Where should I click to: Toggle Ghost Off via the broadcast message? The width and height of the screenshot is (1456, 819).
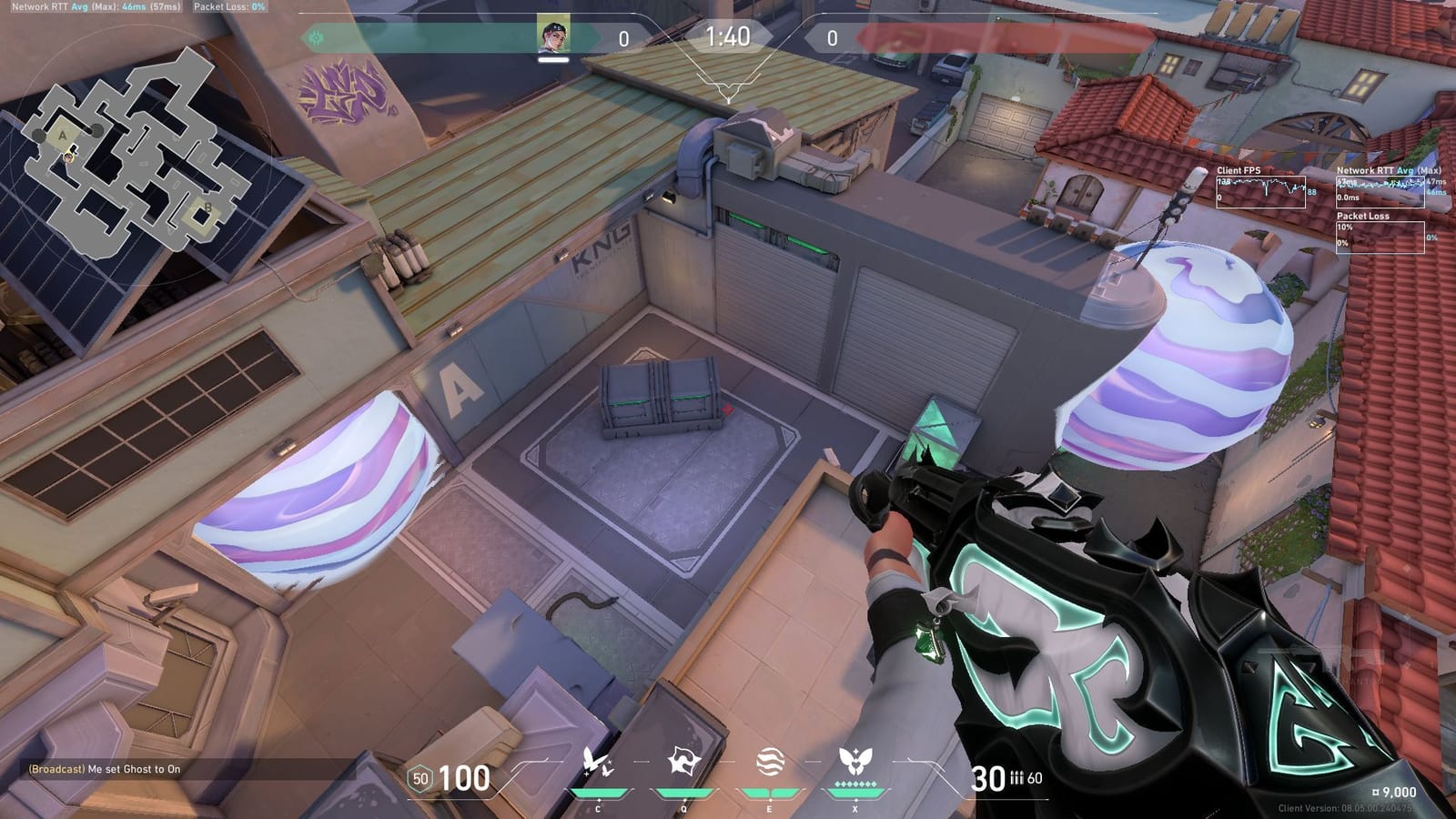click(105, 769)
